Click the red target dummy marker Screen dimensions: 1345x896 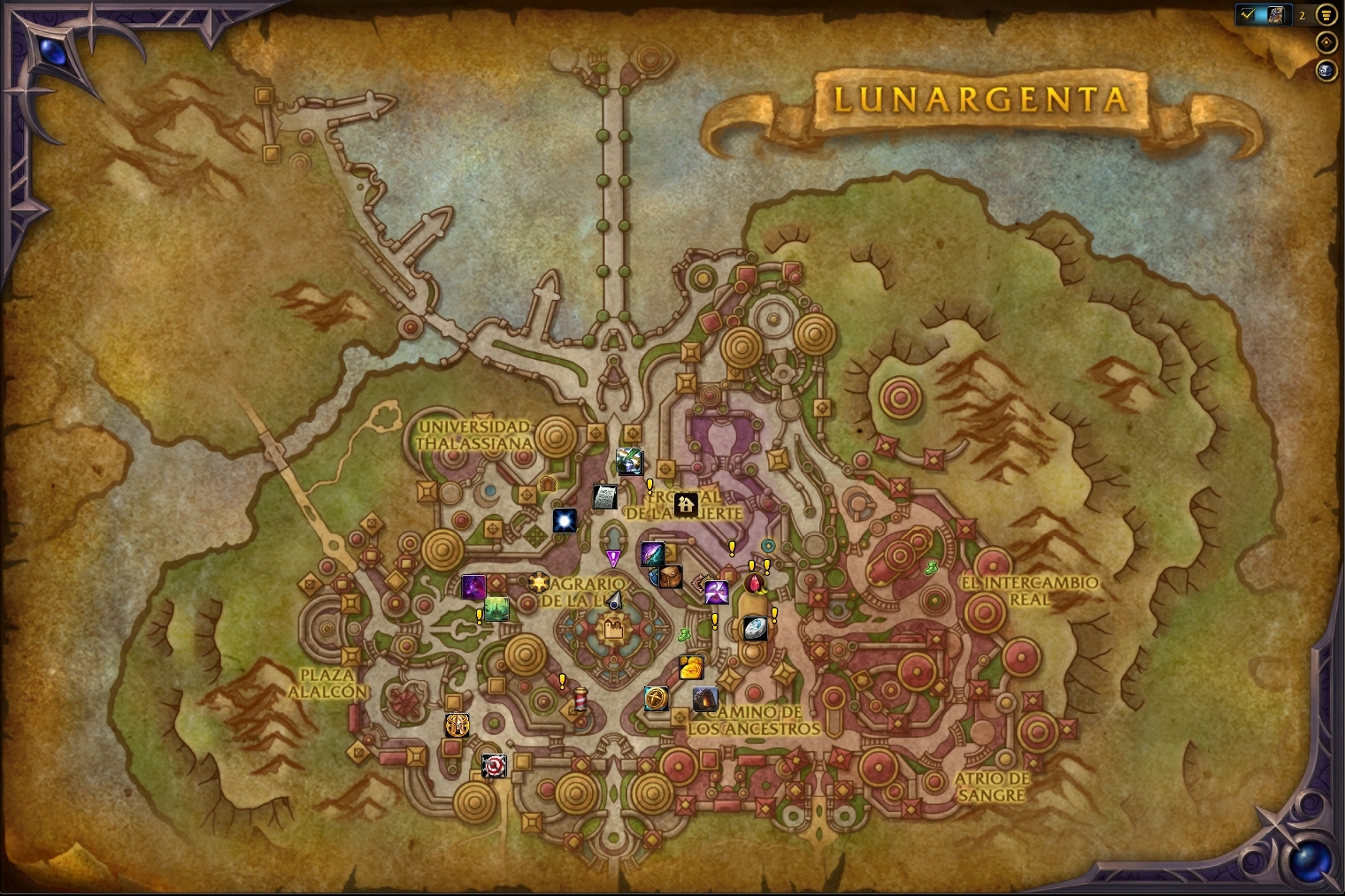tap(494, 765)
